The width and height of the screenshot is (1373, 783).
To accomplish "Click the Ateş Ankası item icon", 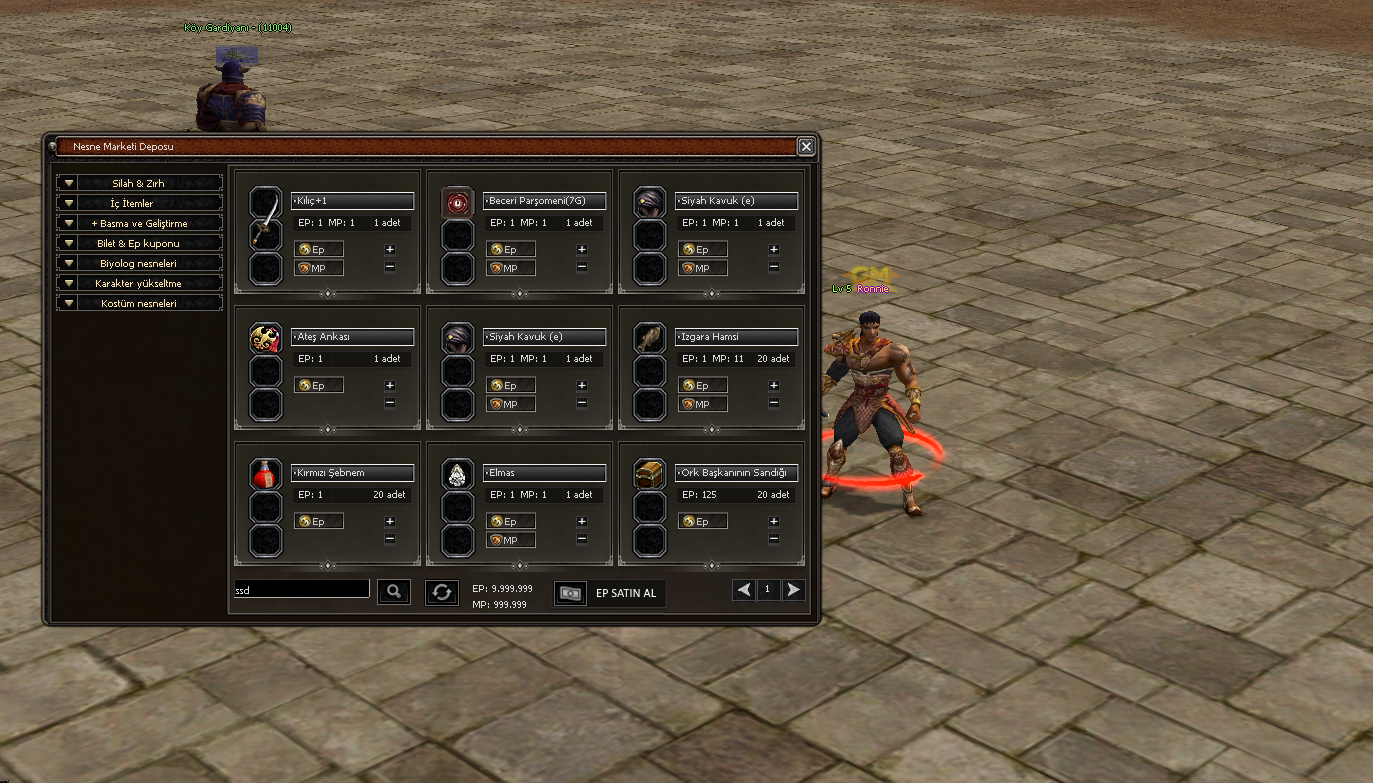I will point(264,337).
